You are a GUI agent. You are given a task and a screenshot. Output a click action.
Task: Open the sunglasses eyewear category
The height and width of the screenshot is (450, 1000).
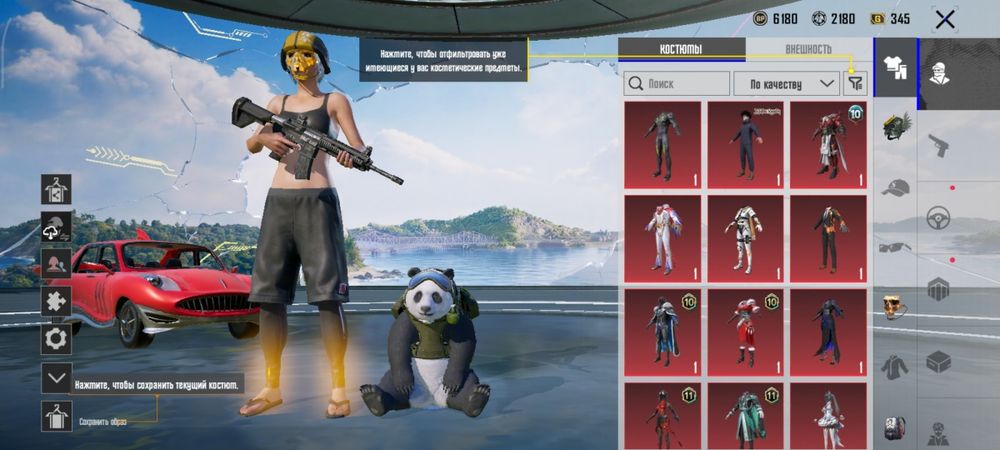(x=896, y=247)
